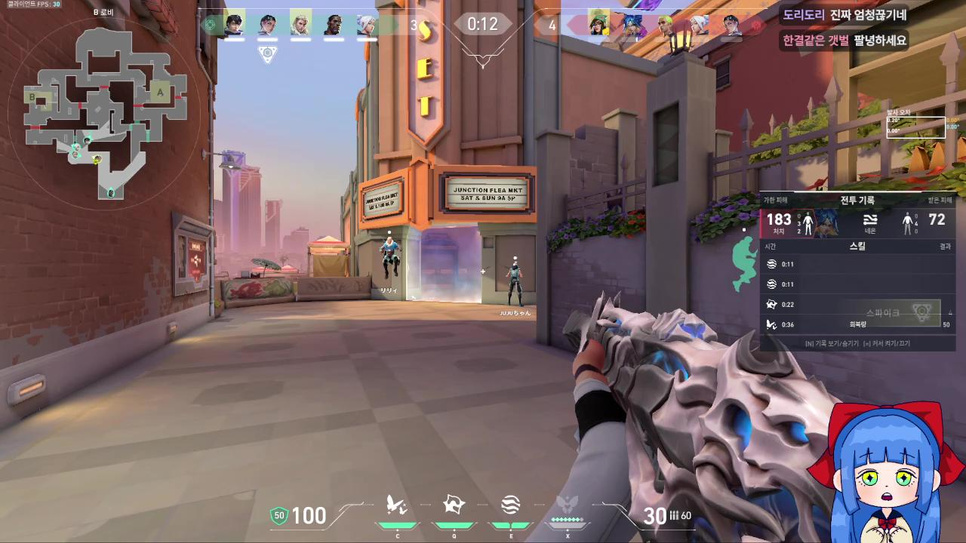Use the Ruse striped orb ability

pyautogui.click(x=510, y=508)
